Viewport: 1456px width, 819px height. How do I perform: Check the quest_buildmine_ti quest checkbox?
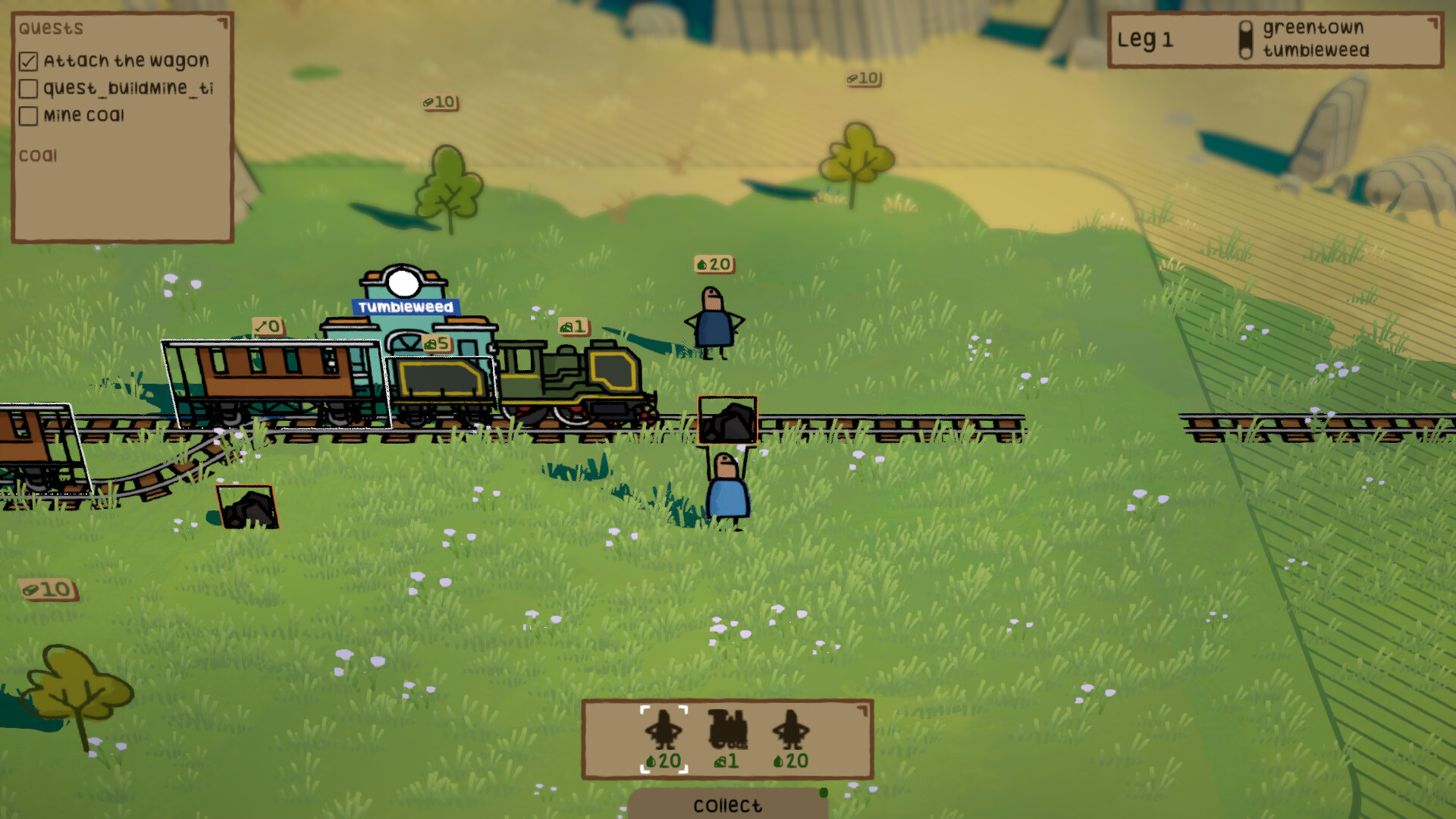(x=29, y=89)
